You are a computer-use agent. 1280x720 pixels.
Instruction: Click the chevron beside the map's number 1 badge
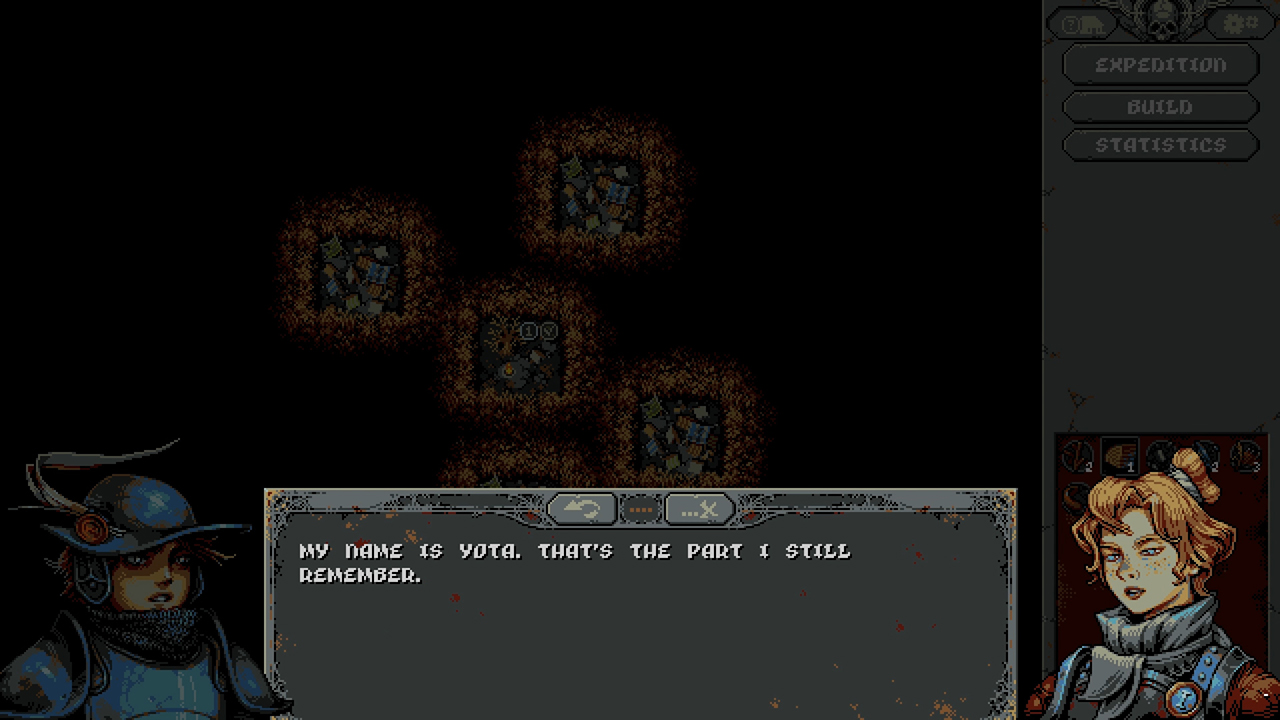point(548,329)
